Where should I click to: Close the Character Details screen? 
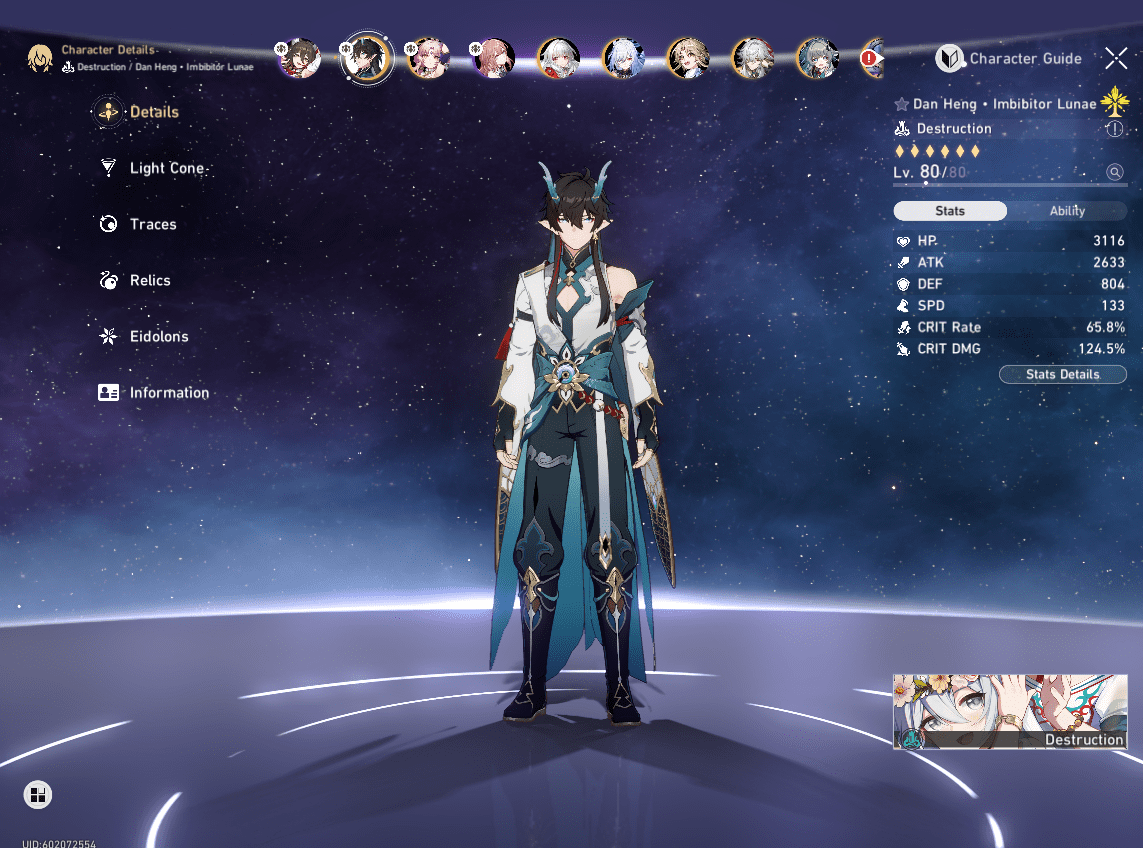(1116, 58)
